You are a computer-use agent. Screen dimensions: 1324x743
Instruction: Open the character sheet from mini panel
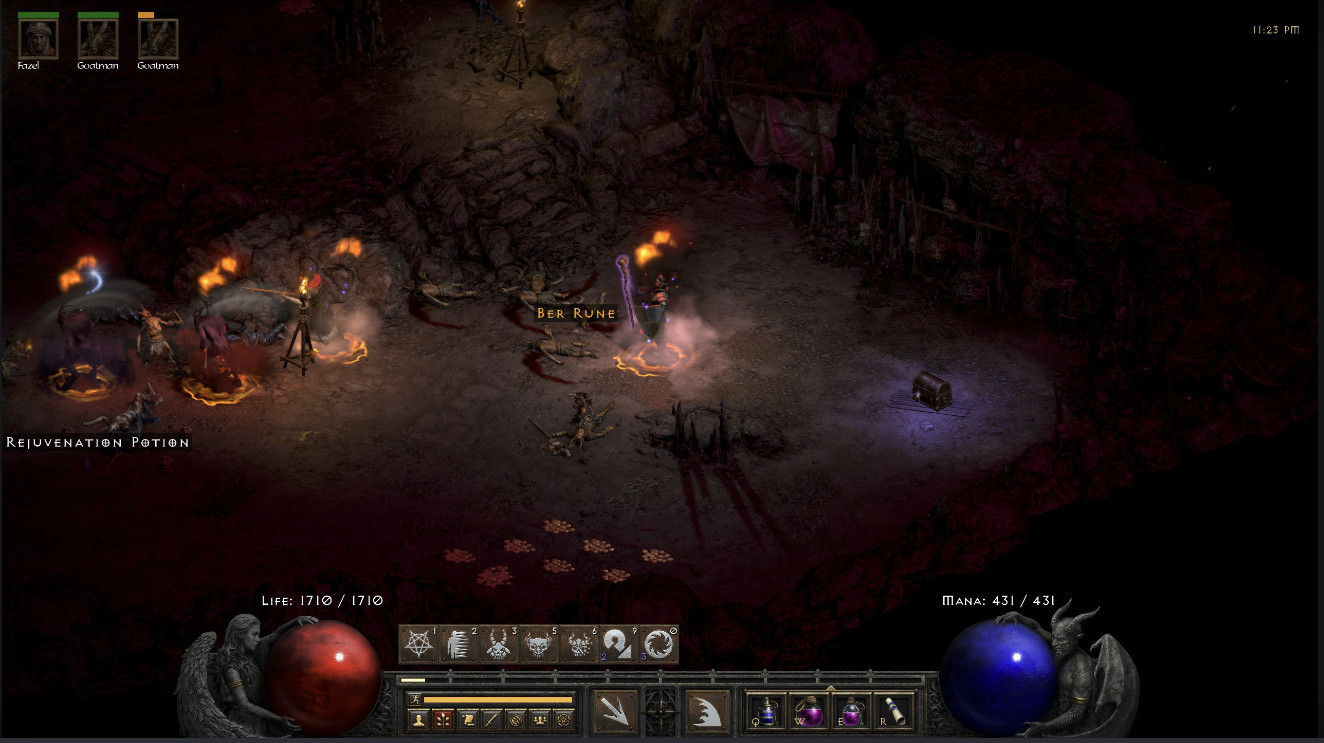[x=418, y=718]
